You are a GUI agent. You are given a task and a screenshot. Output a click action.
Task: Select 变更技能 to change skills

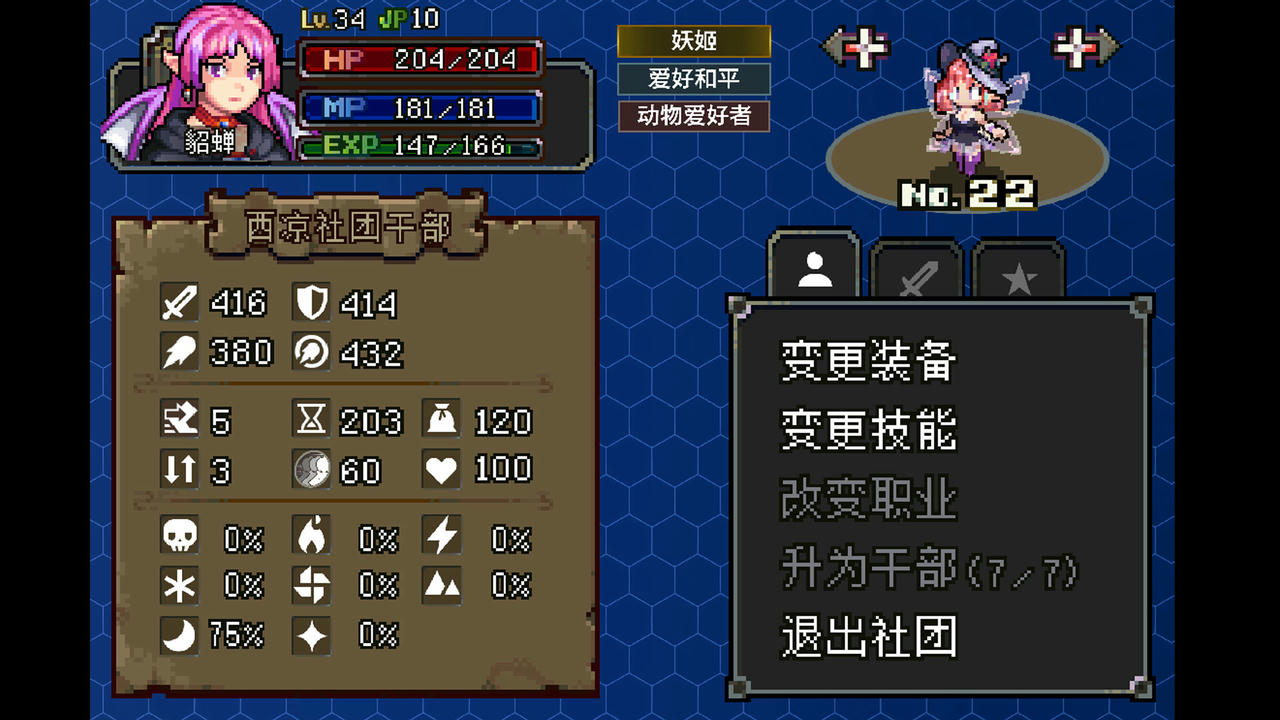866,432
